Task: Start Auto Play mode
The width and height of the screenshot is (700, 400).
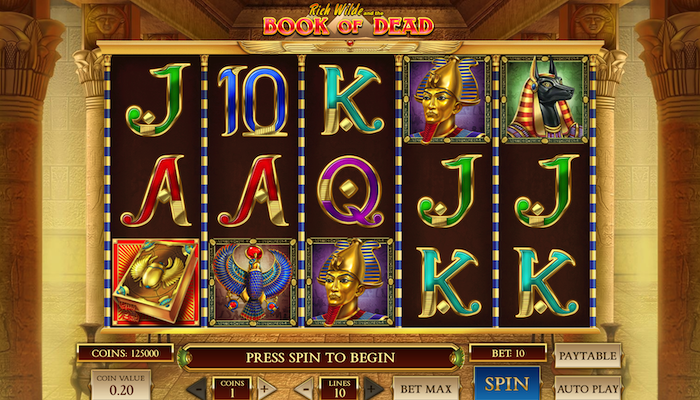Action: (x=587, y=387)
